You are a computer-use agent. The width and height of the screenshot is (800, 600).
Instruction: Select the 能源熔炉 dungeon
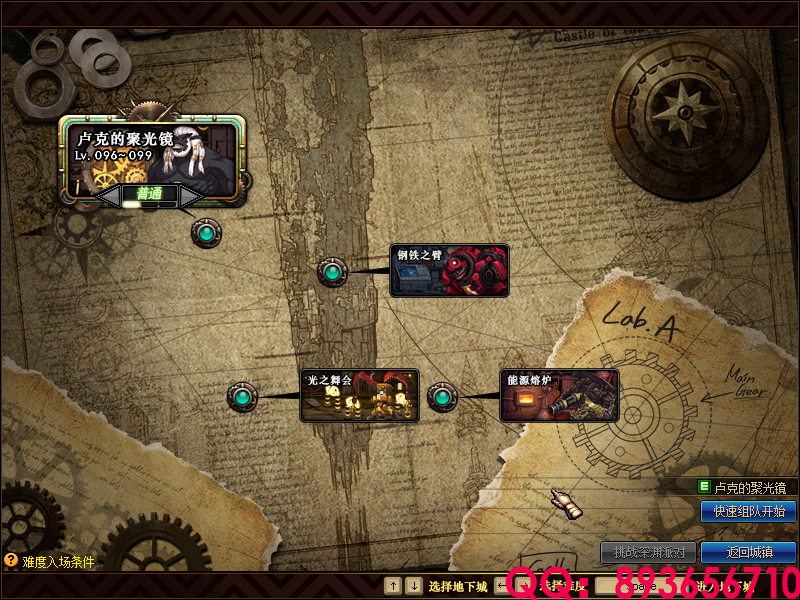tap(559, 395)
